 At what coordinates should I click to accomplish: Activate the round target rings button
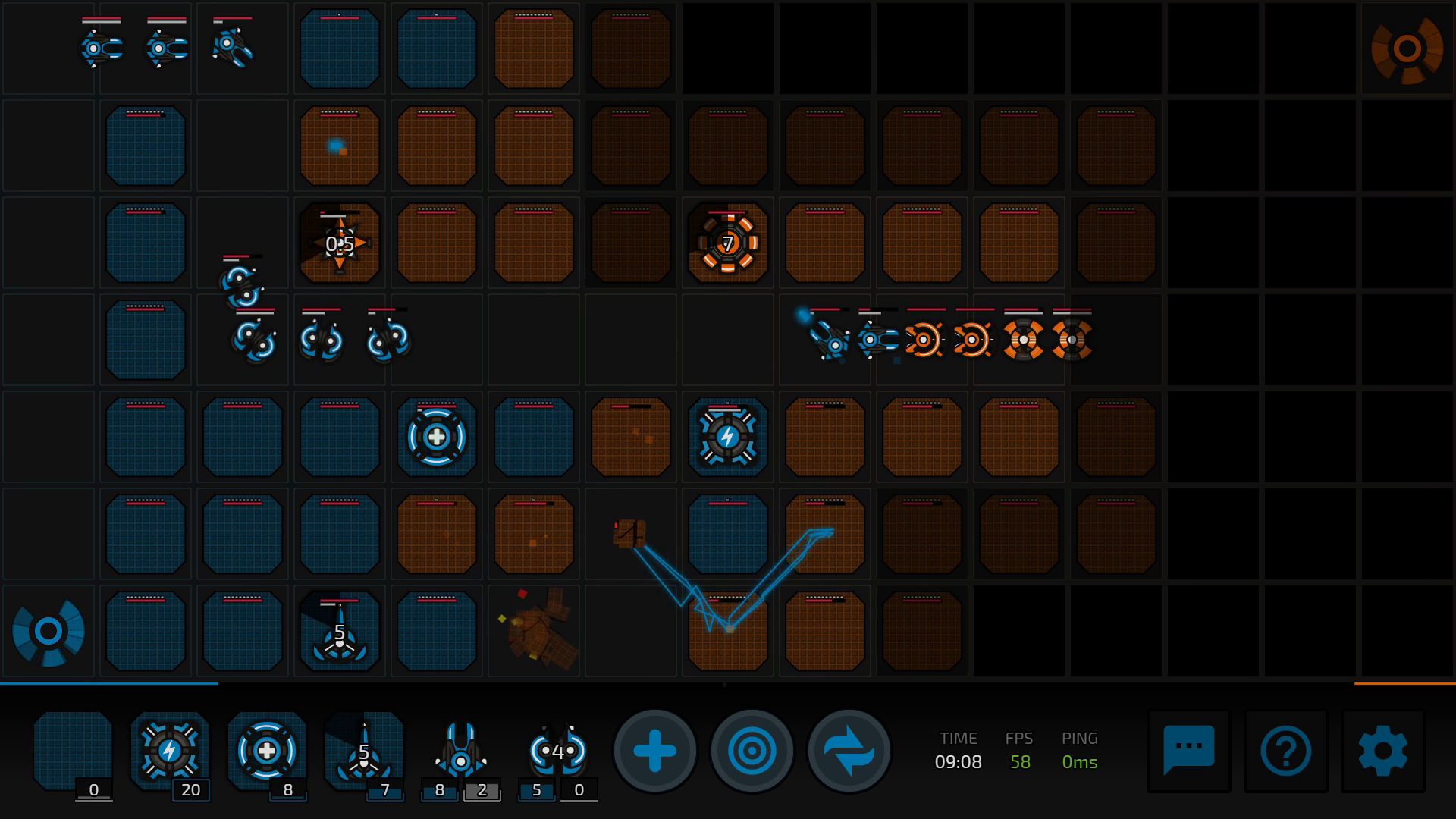pos(752,752)
